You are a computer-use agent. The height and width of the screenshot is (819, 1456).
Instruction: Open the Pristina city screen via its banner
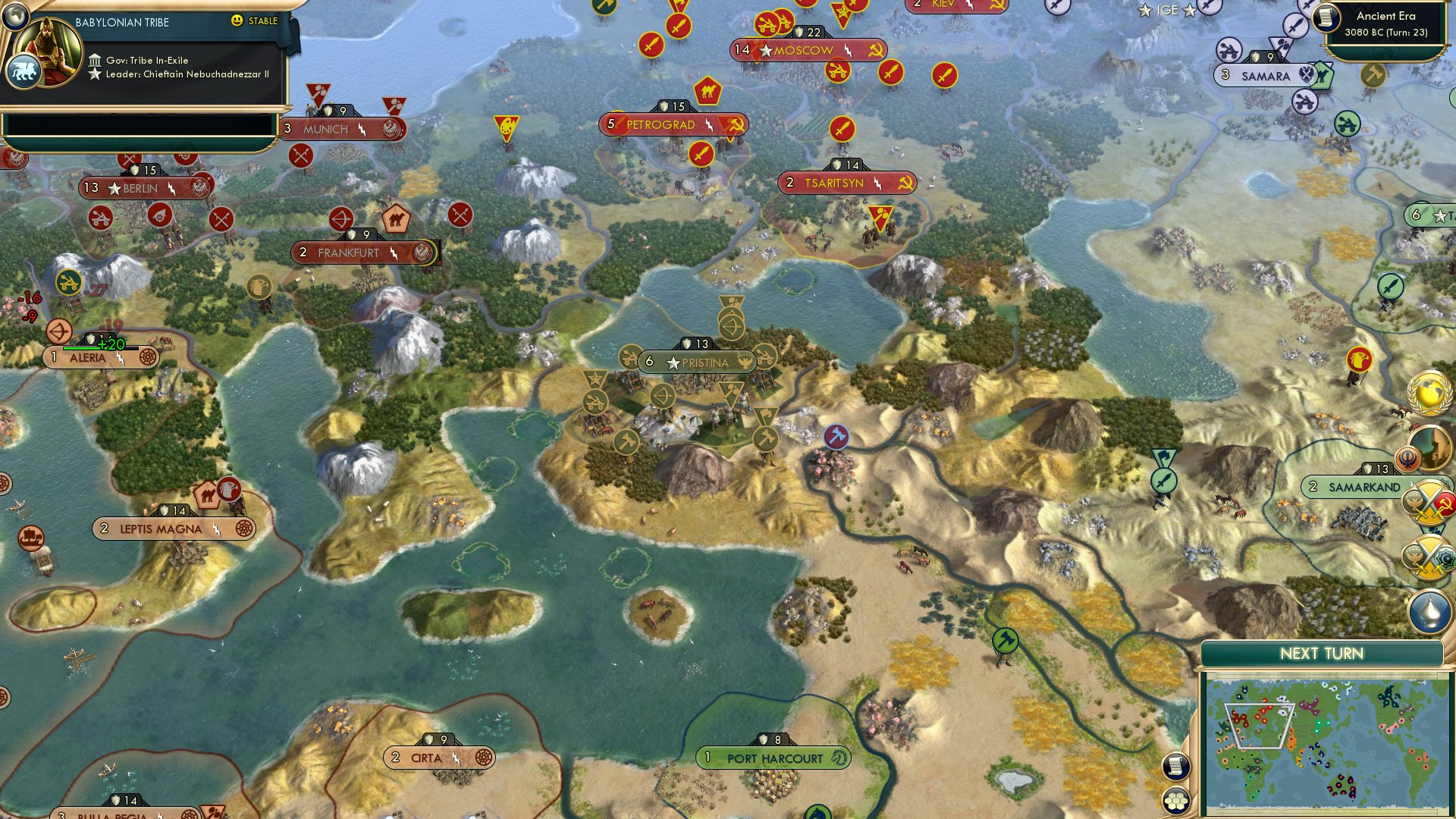point(698,362)
